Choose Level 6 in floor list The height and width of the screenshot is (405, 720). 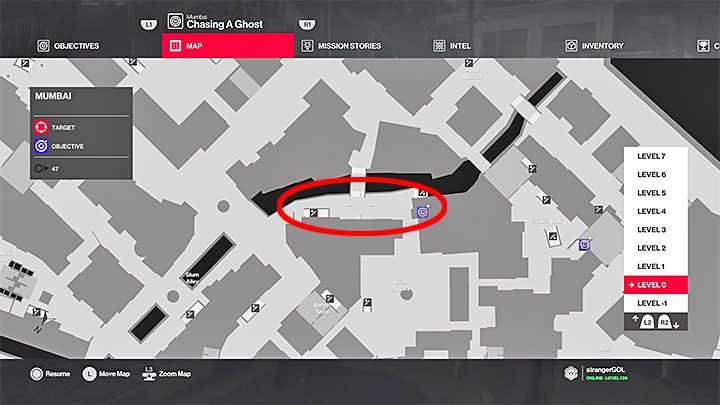650,175
